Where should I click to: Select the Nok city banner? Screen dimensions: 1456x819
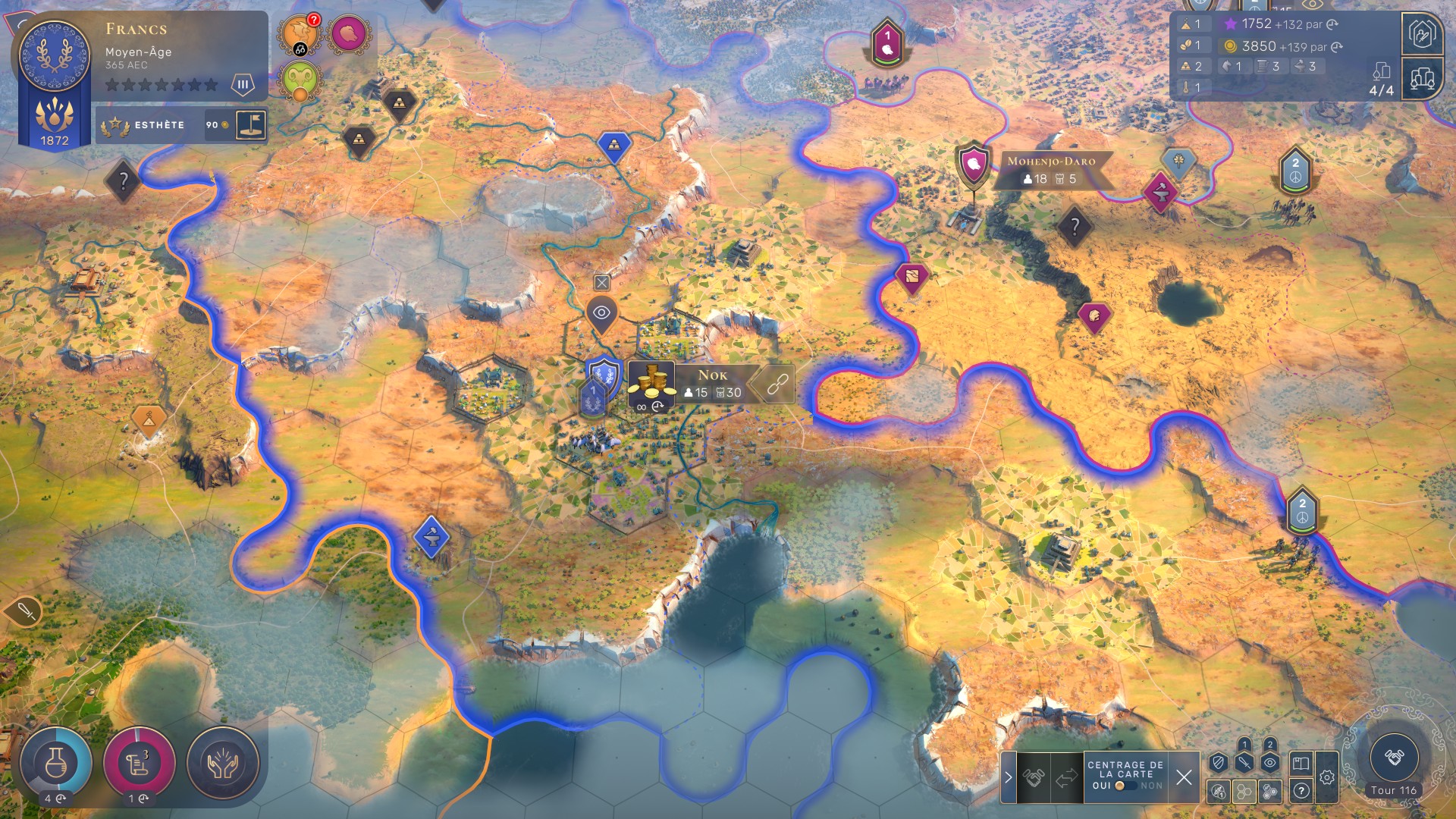click(713, 383)
